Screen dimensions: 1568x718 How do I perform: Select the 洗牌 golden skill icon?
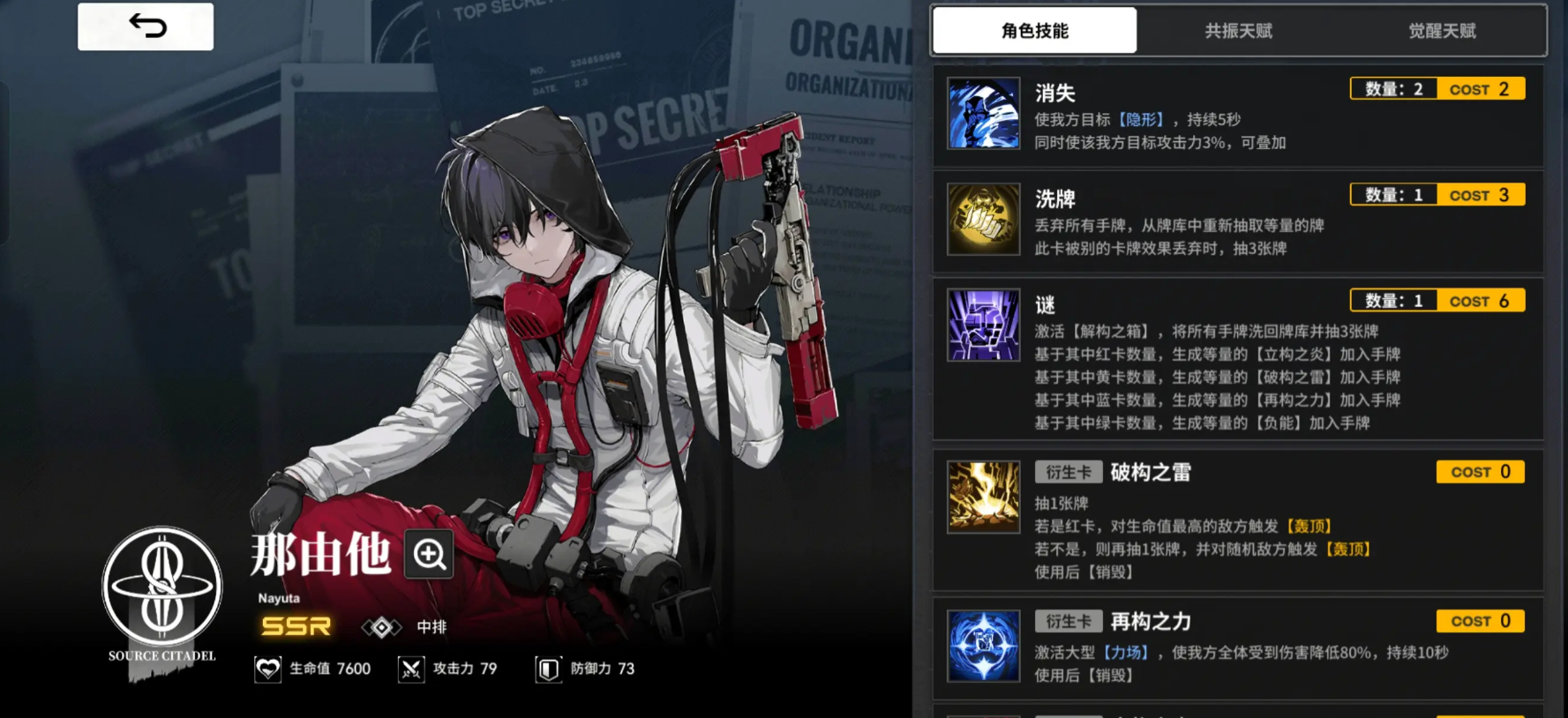pyautogui.click(x=983, y=219)
